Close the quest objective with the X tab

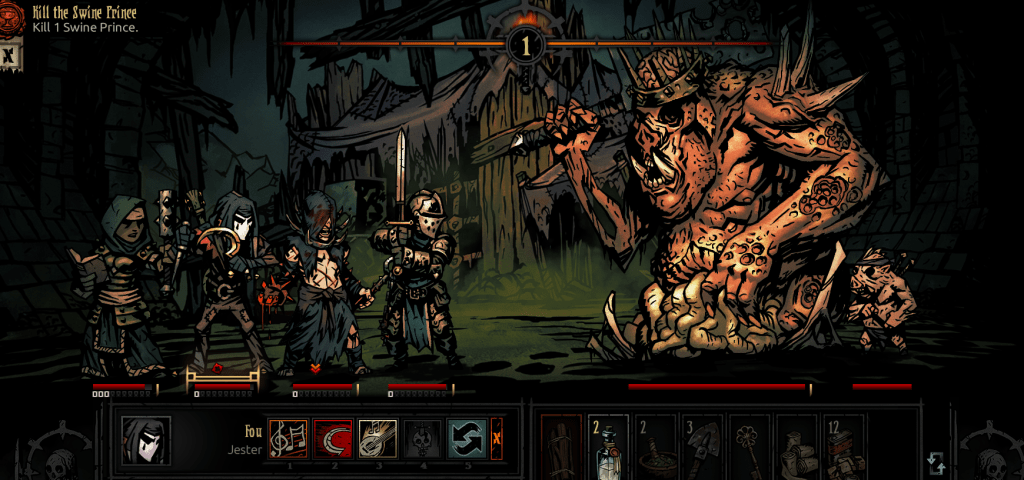point(9,56)
